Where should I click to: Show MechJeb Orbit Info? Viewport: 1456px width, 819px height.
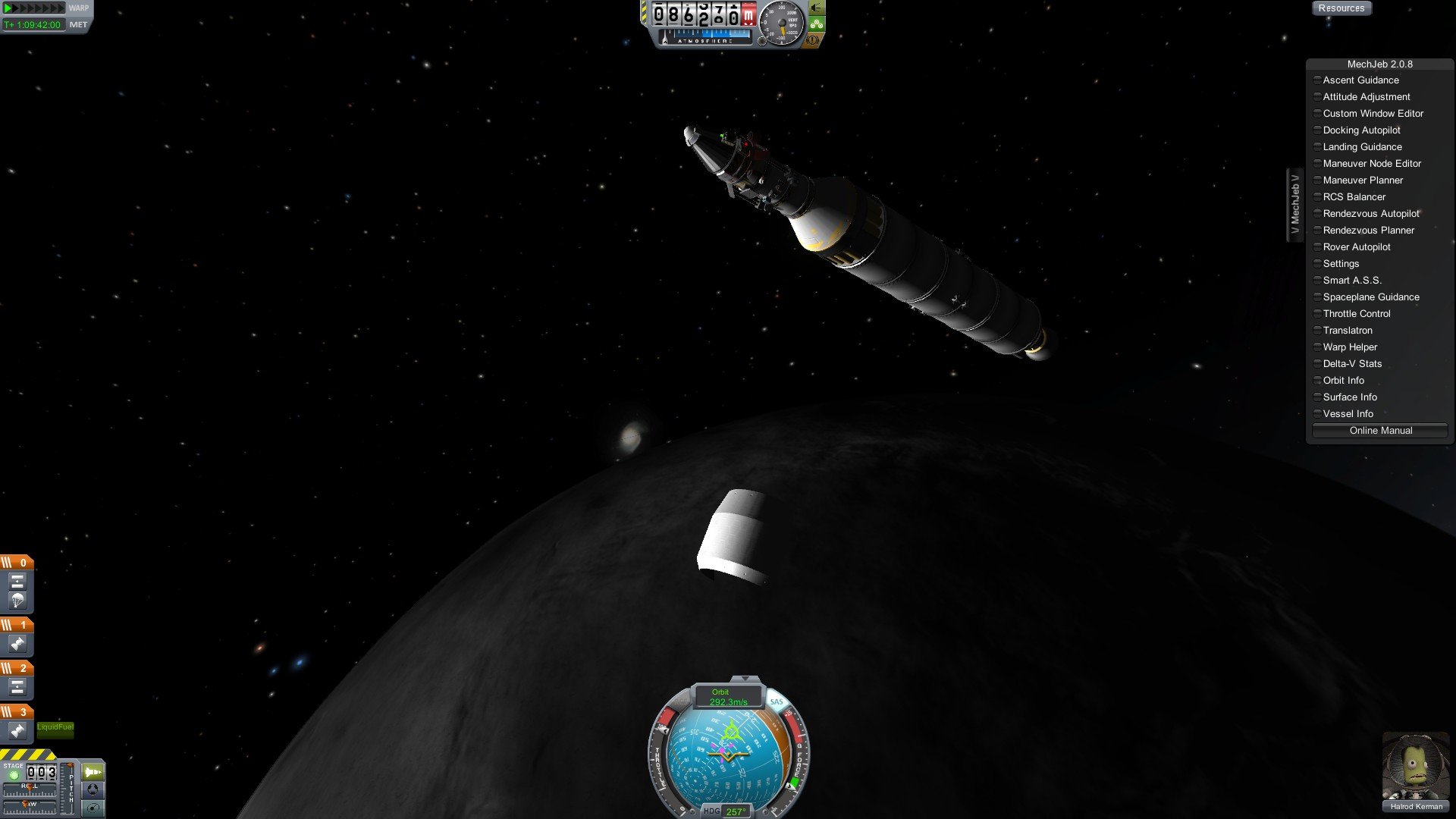click(1343, 381)
